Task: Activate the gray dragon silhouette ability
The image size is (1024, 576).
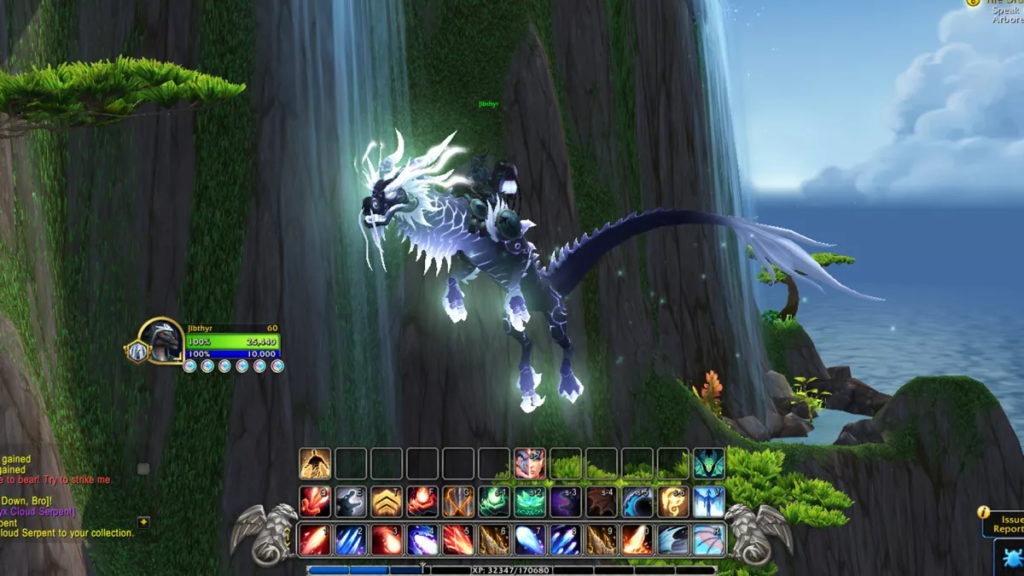Action: [x=351, y=501]
